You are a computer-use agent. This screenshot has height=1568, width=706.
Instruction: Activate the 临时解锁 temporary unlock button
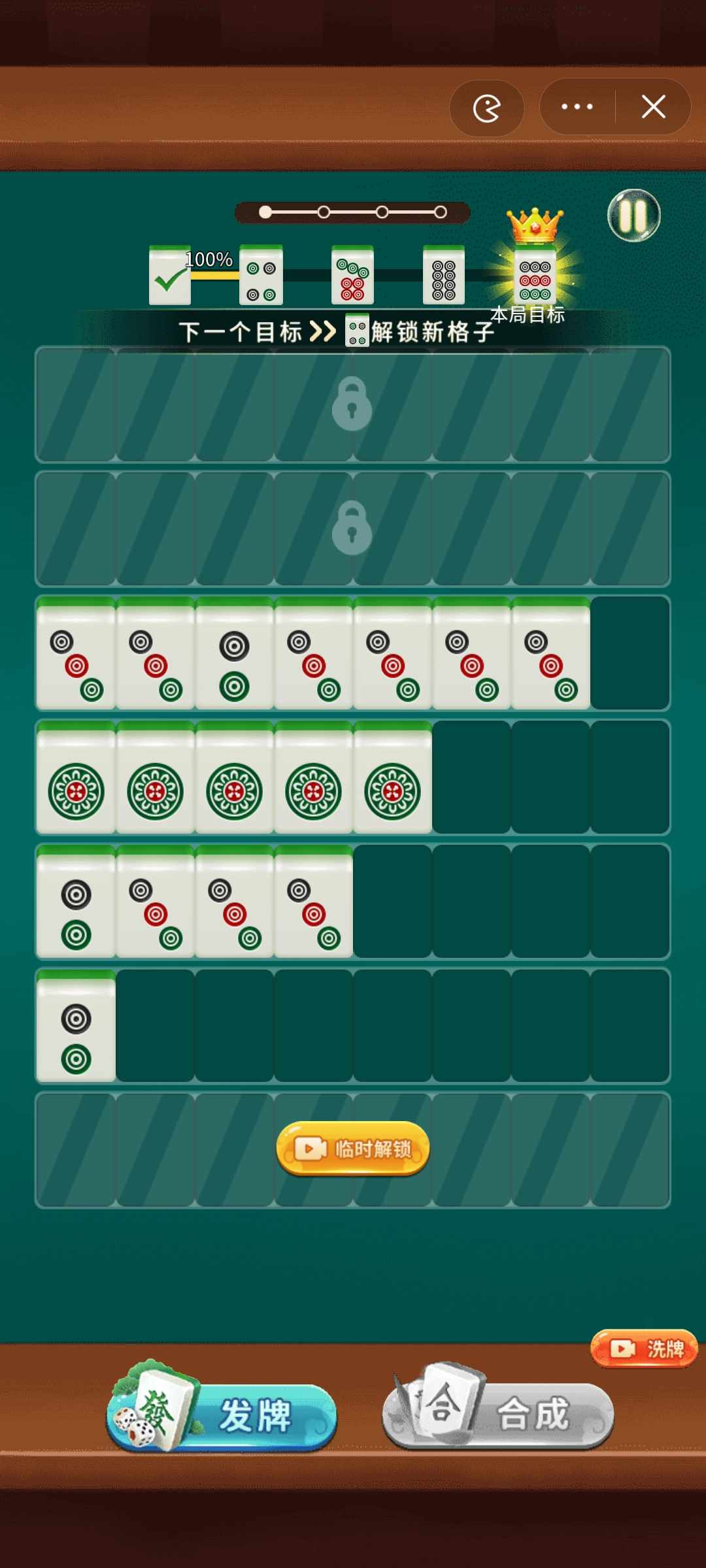click(x=353, y=1149)
